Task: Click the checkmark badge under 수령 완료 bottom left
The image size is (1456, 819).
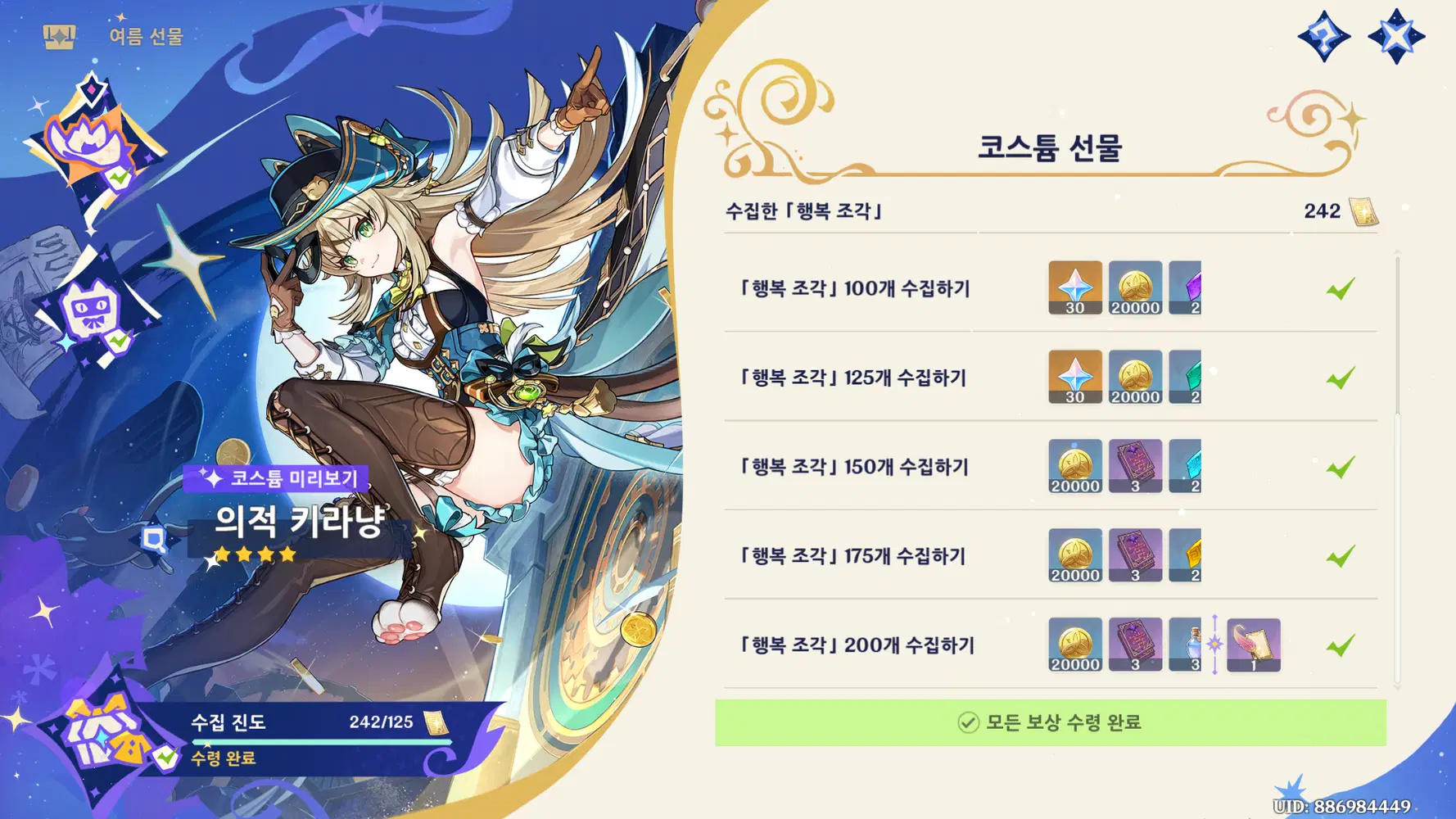Action: coord(165,758)
